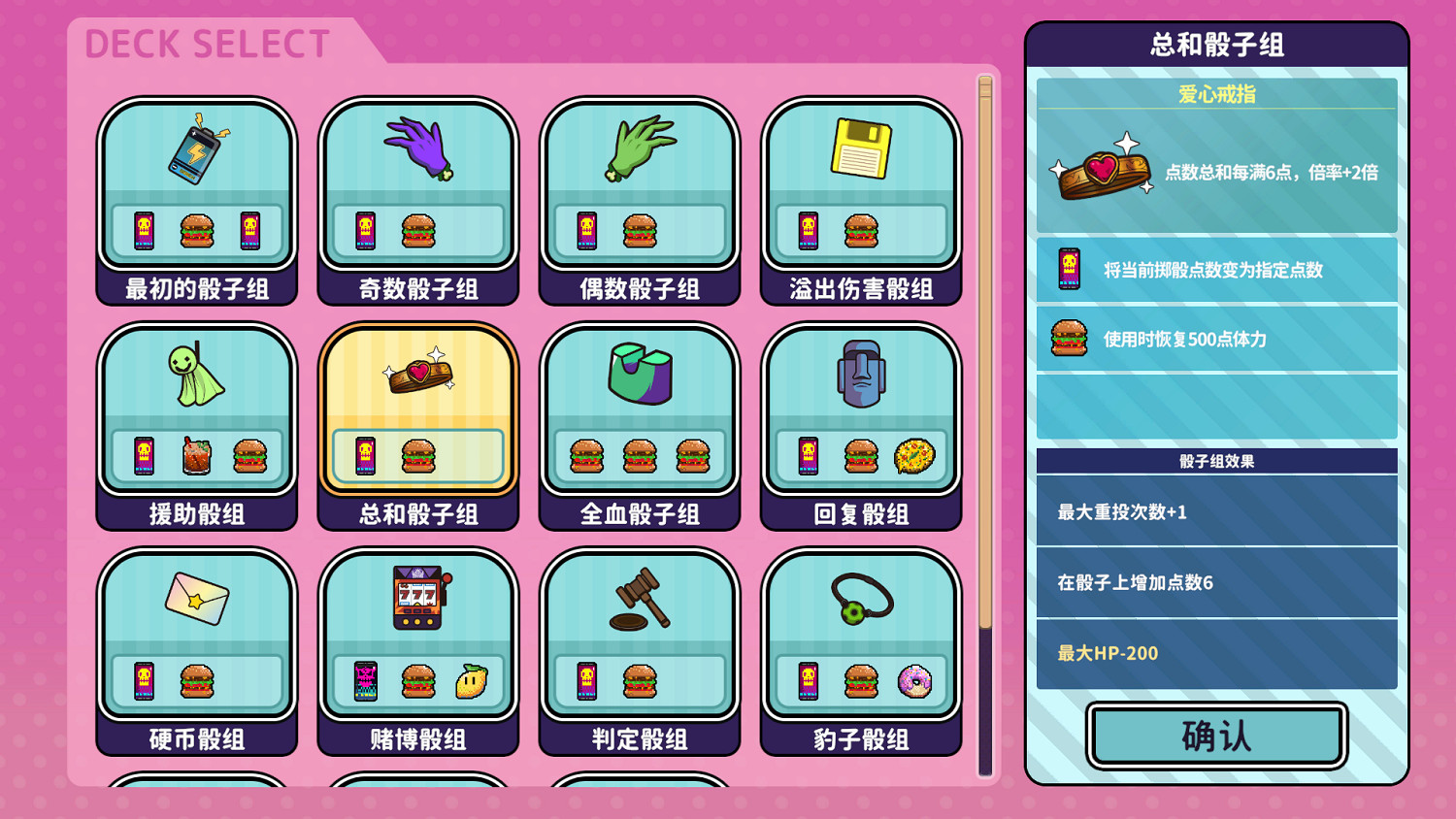Click the 最大HP-200 effect entry

(x=1216, y=652)
